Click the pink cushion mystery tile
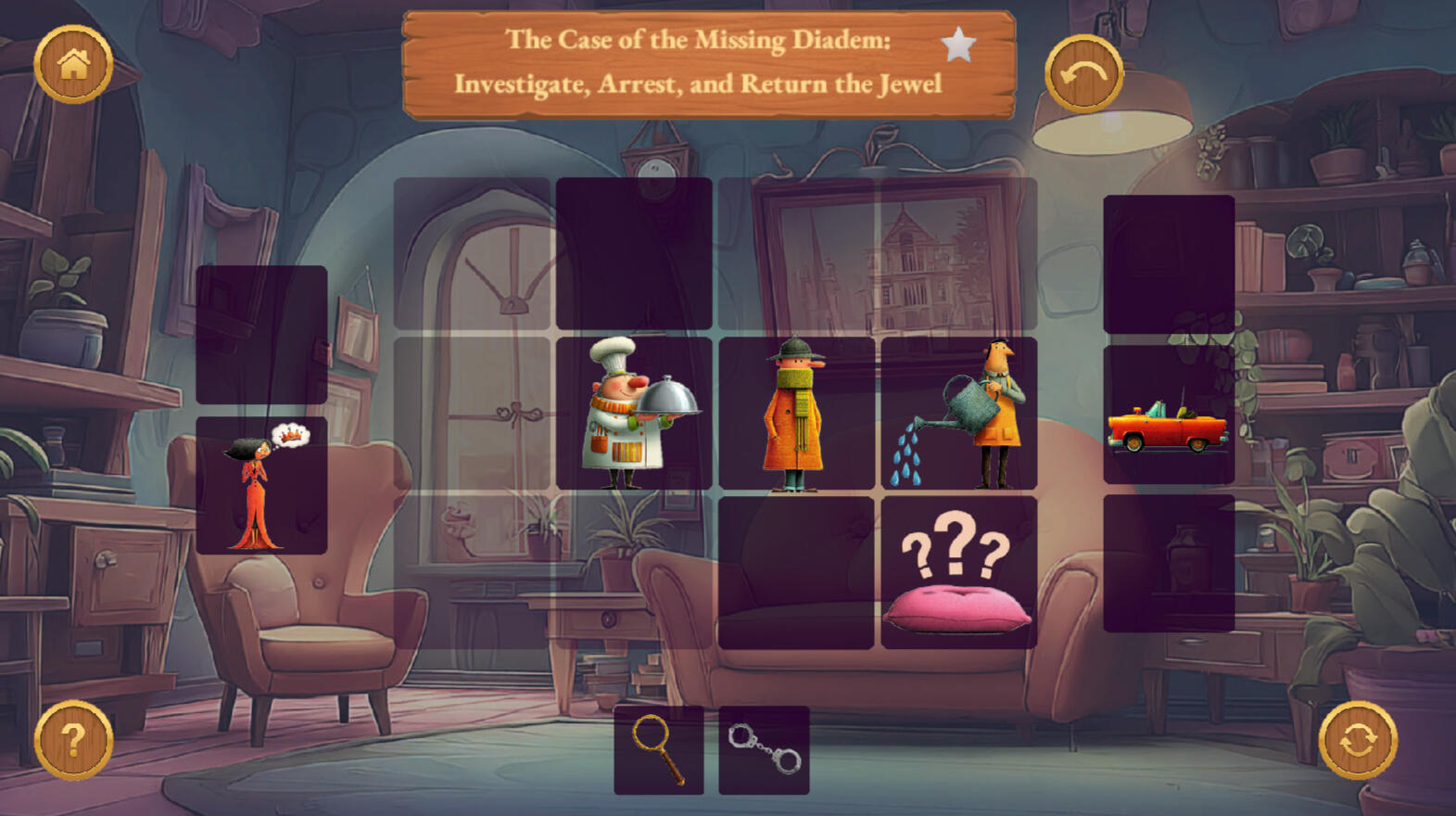 (x=959, y=572)
